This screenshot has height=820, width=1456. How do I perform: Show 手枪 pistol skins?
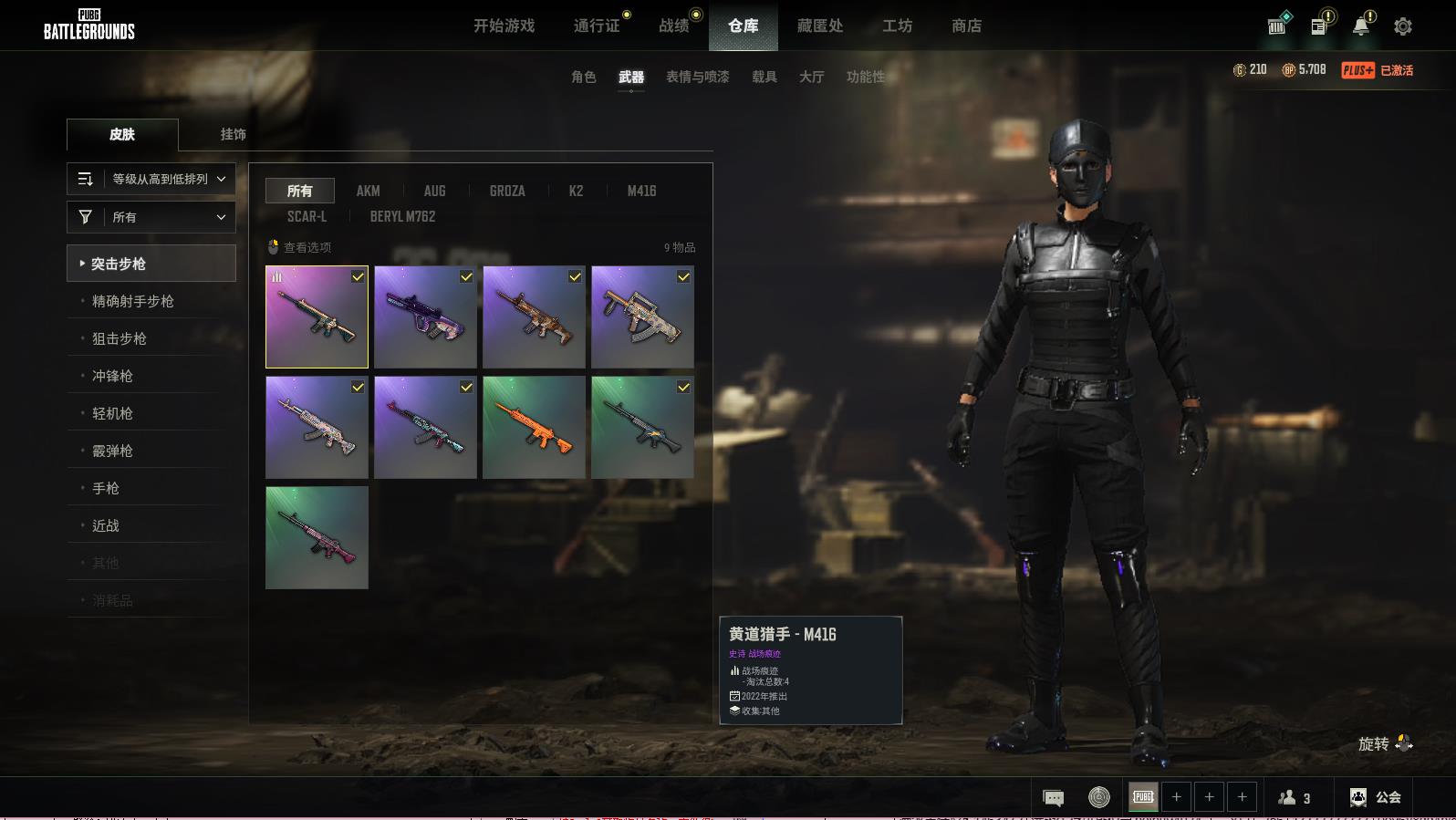106,488
